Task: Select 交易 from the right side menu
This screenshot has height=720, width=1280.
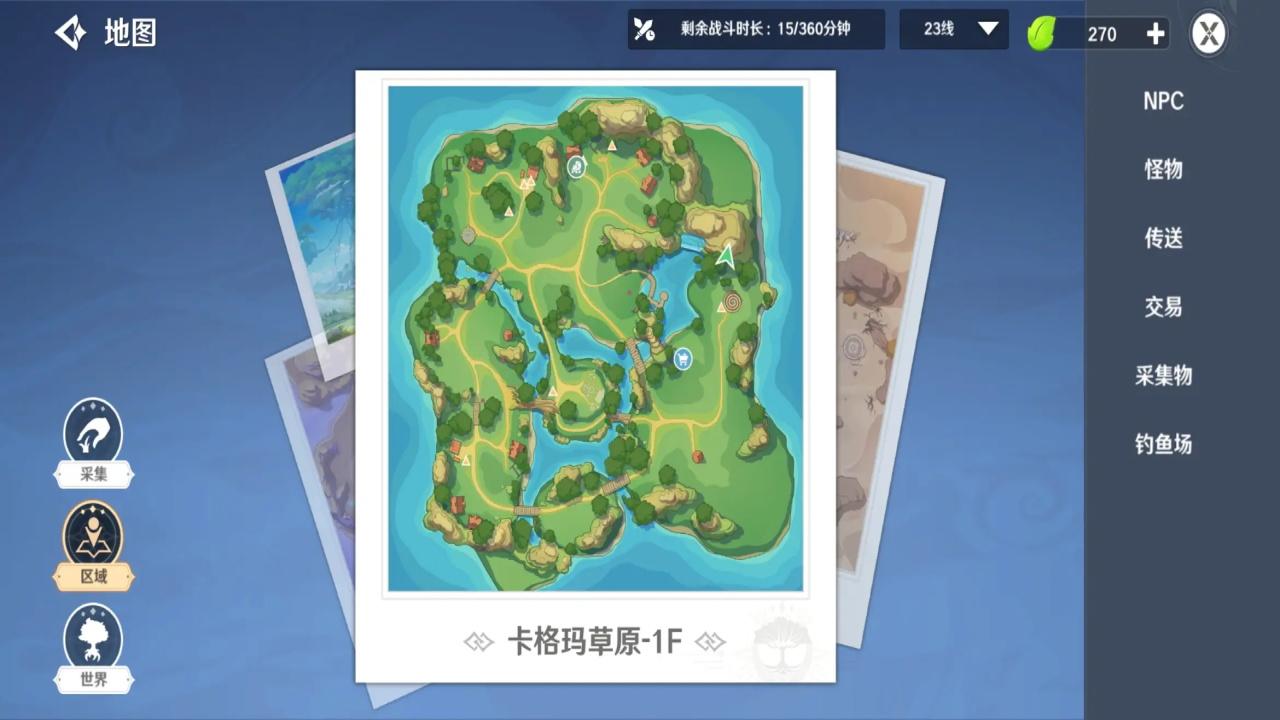Action: click(x=1163, y=307)
